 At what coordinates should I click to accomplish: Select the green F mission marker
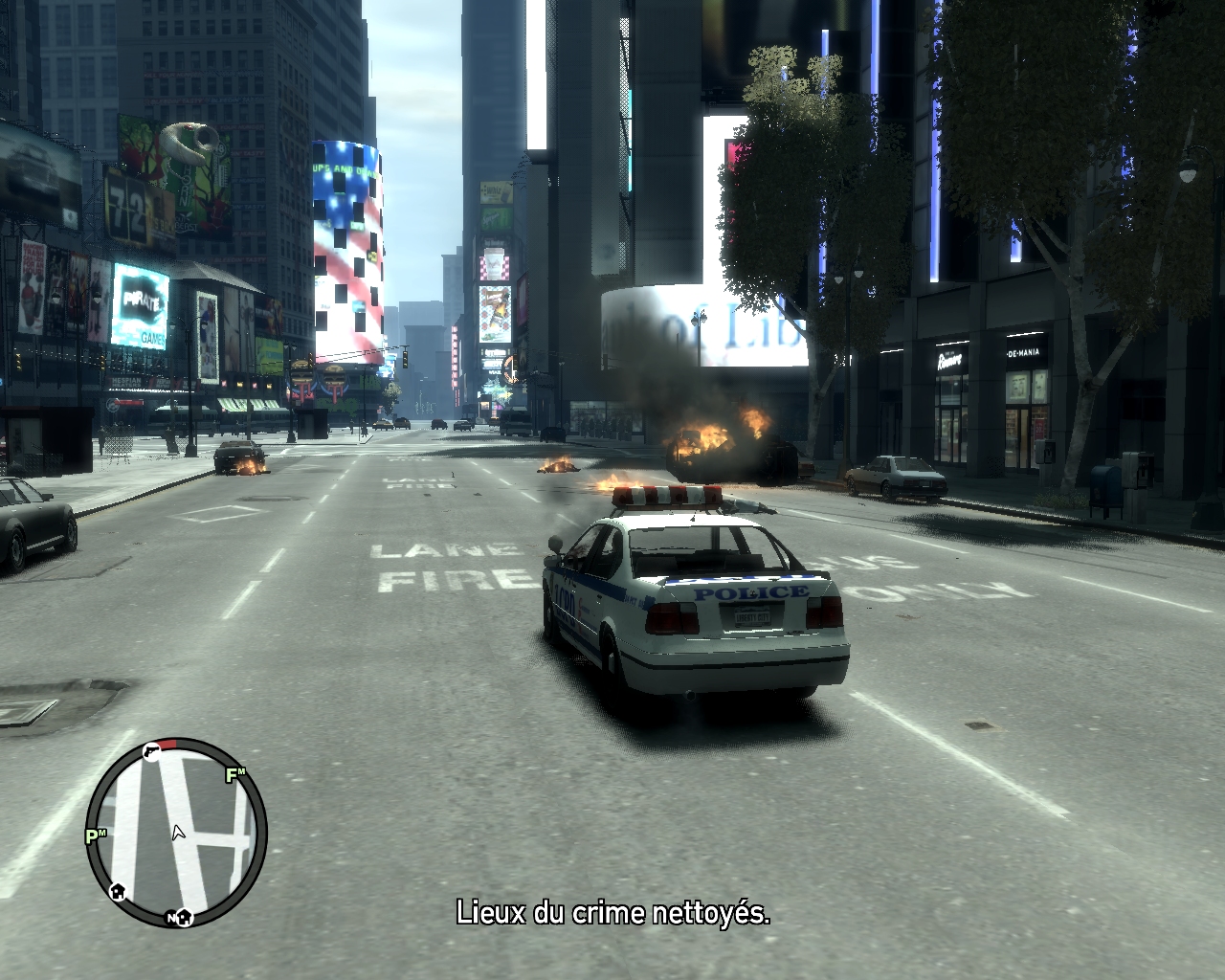click(234, 775)
